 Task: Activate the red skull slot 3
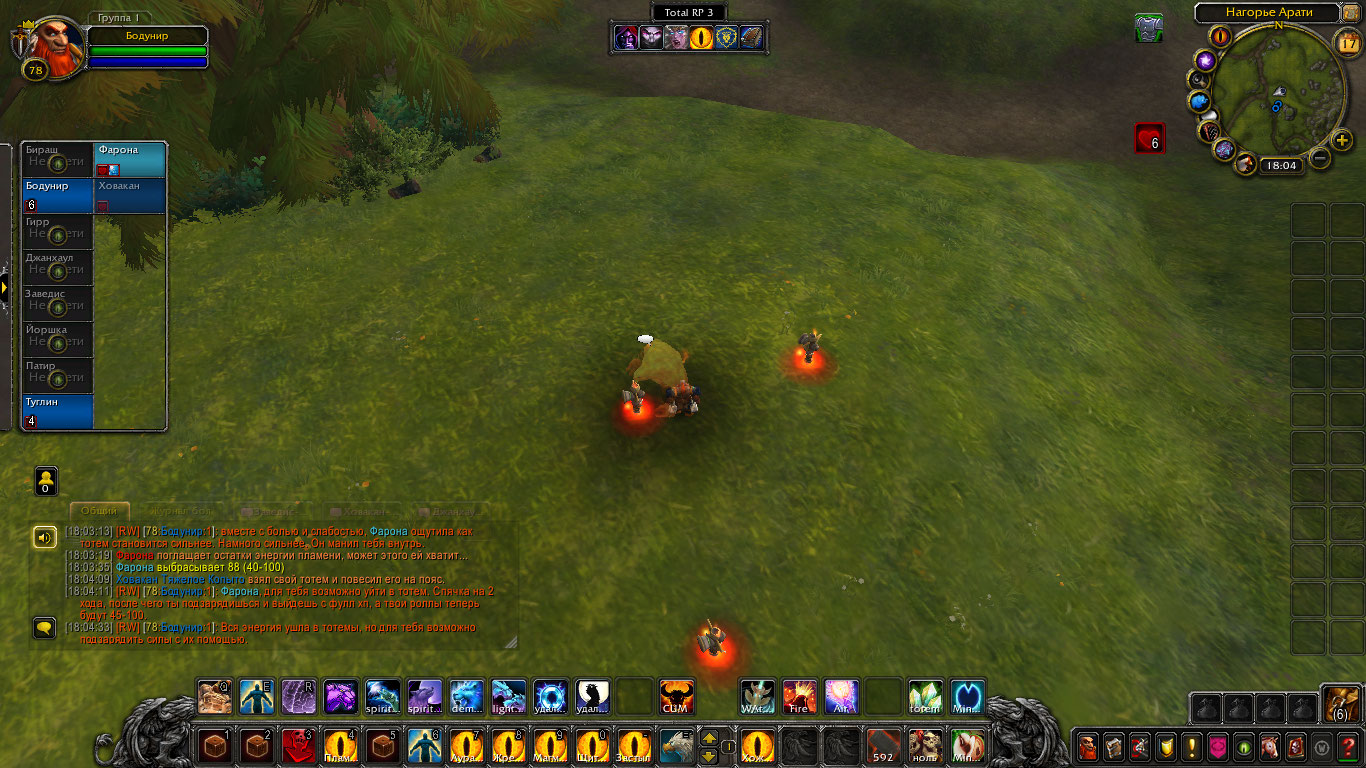(297, 746)
